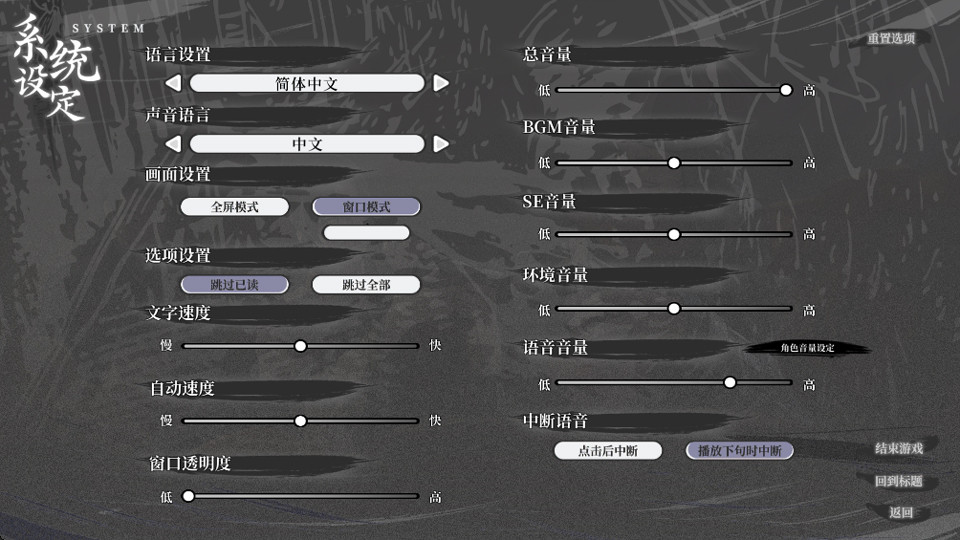Image resolution: width=960 pixels, height=540 pixels.
Task: Click 回到标题 to return to title
Action: click(x=898, y=481)
